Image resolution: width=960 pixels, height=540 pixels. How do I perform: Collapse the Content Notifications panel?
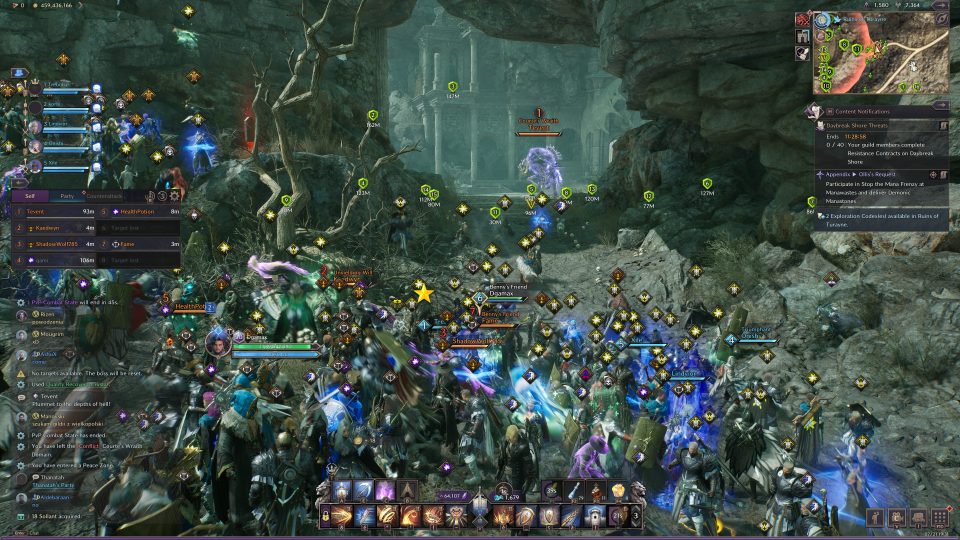[941, 106]
